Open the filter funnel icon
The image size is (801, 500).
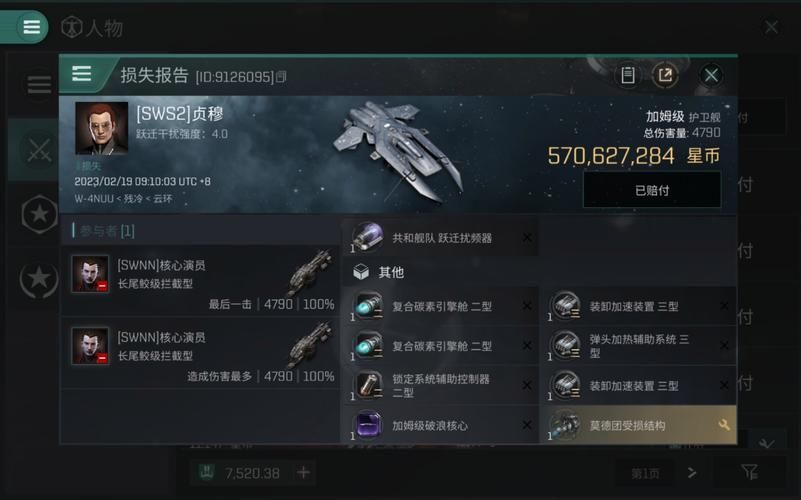click(x=750, y=472)
